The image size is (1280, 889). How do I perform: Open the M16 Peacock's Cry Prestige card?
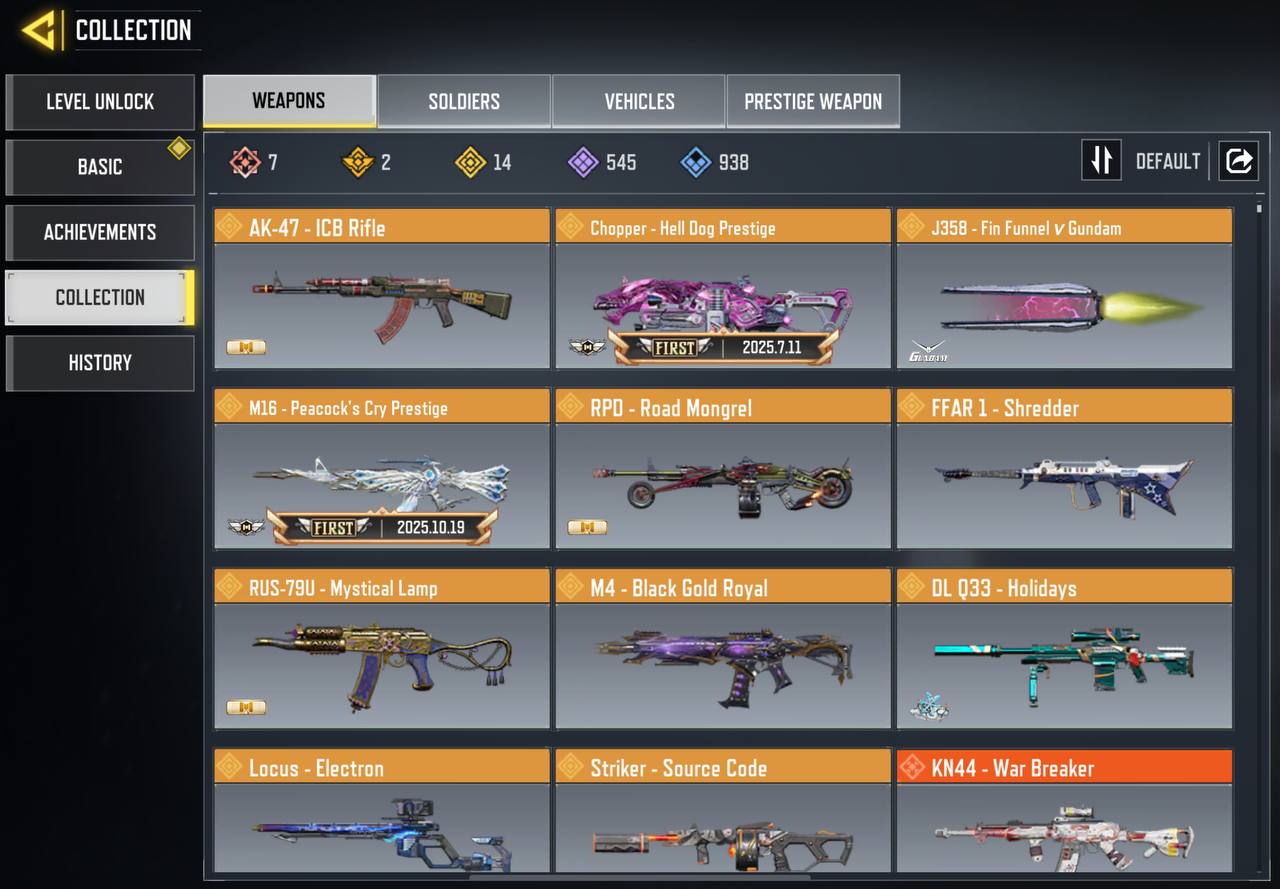[x=382, y=469]
